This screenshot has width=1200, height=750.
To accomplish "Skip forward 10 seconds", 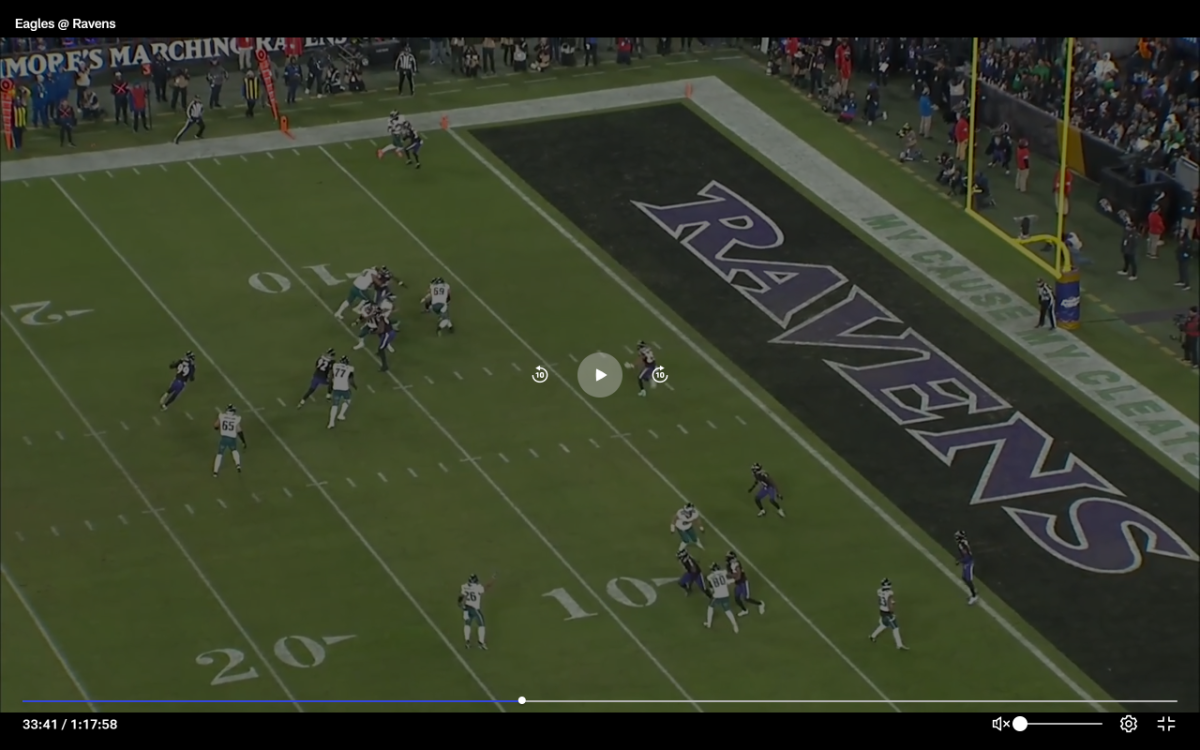I will coord(660,375).
